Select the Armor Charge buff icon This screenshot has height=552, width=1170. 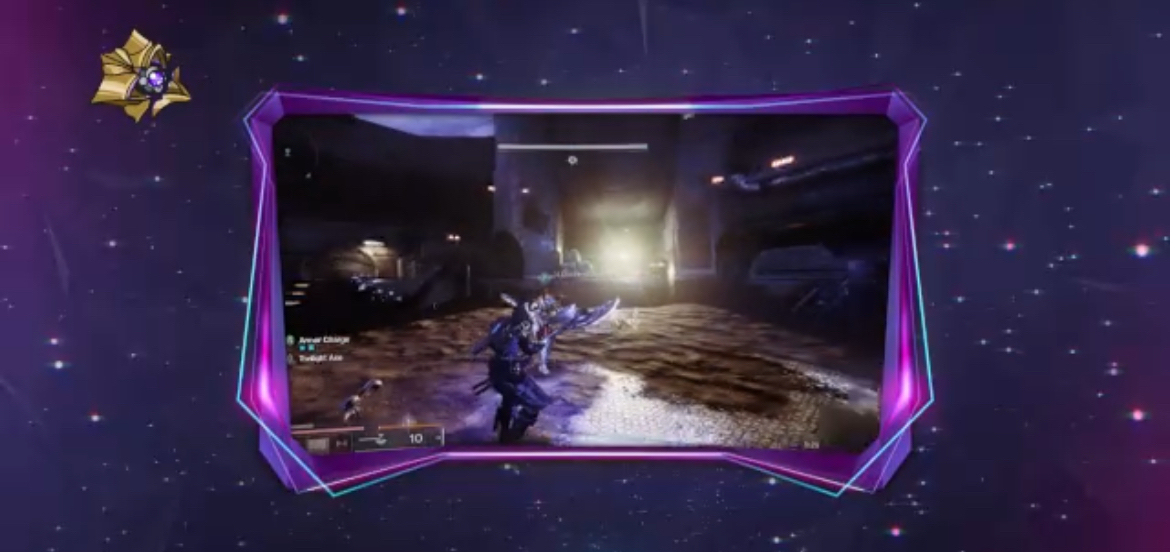[x=292, y=341]
